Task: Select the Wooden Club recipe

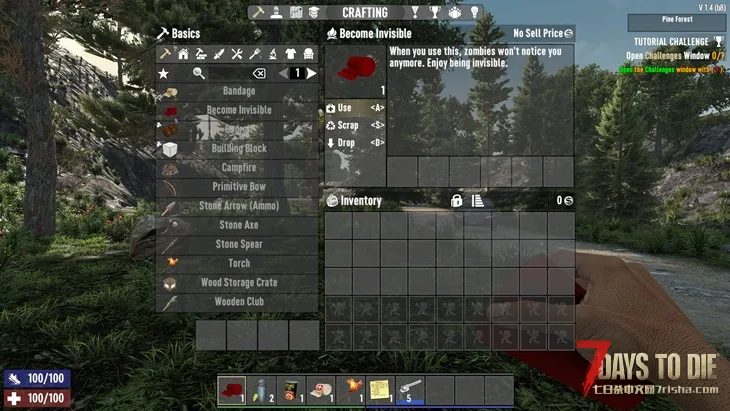Action: pyautogui.click(x=238, y=301)
